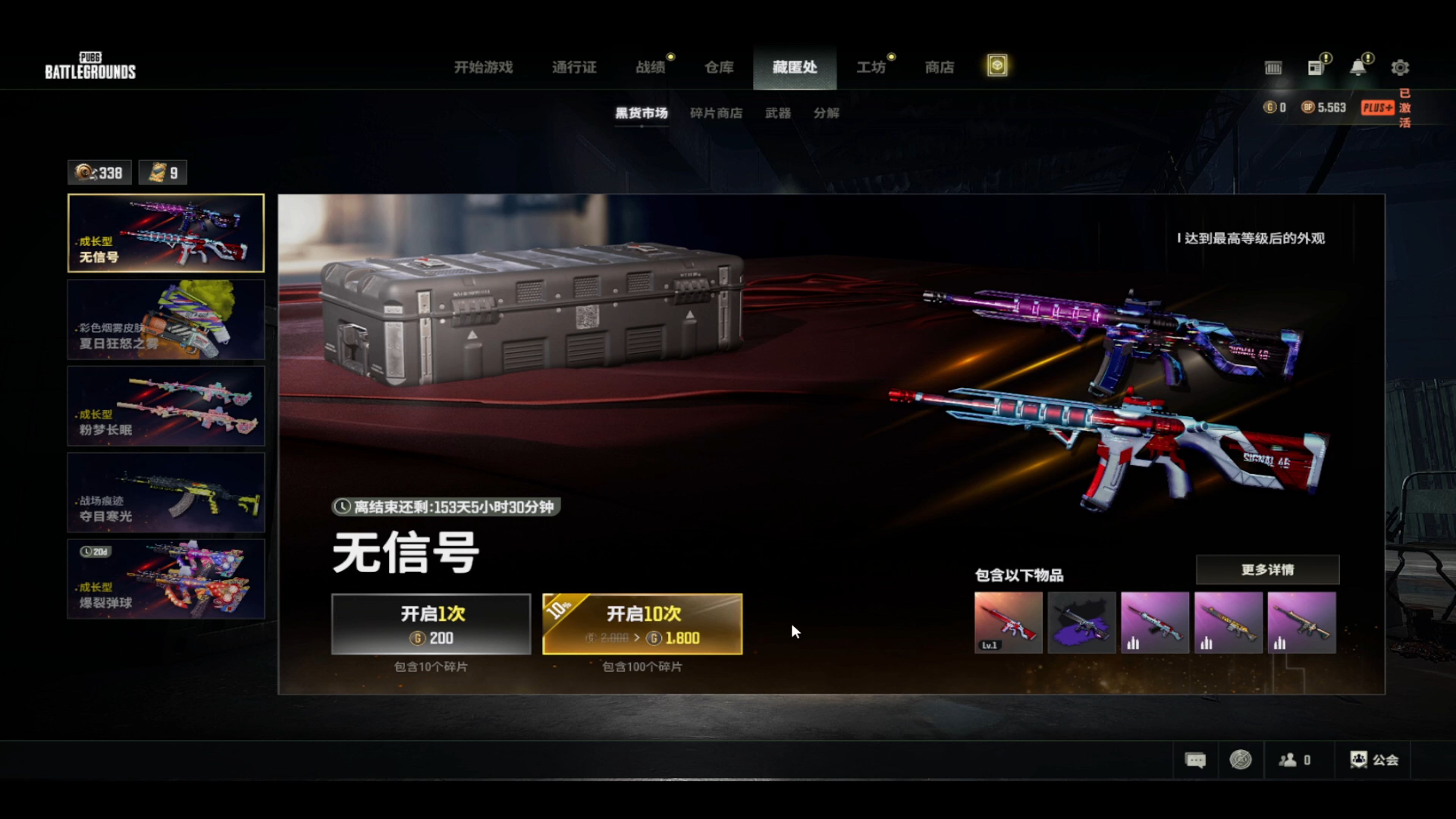Open the settings gear icon

pos(1400,68)
